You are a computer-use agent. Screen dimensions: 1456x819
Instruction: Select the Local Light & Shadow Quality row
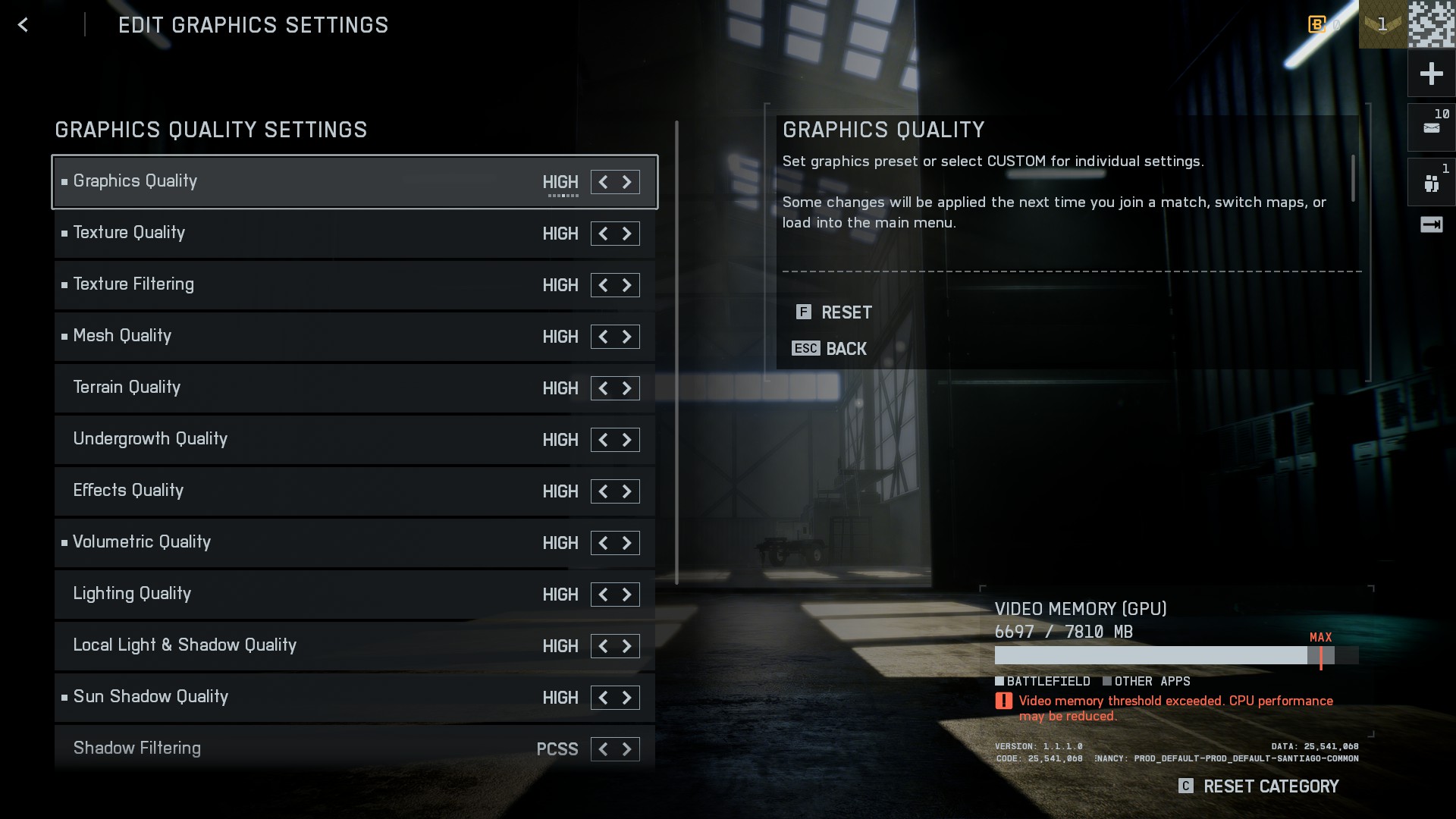click(x=303, y=645)
